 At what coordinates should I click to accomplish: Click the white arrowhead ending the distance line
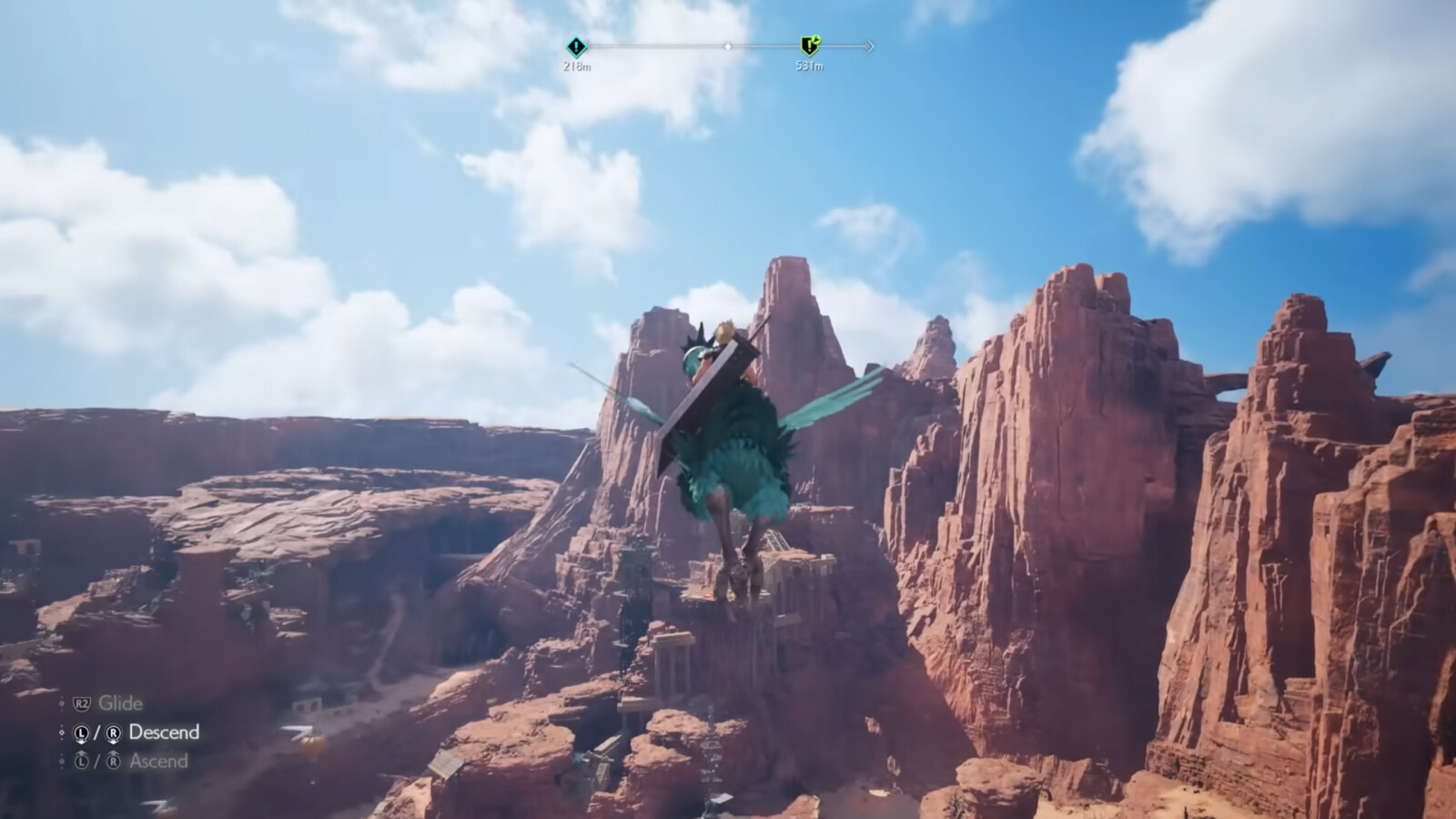coord(869,47)
